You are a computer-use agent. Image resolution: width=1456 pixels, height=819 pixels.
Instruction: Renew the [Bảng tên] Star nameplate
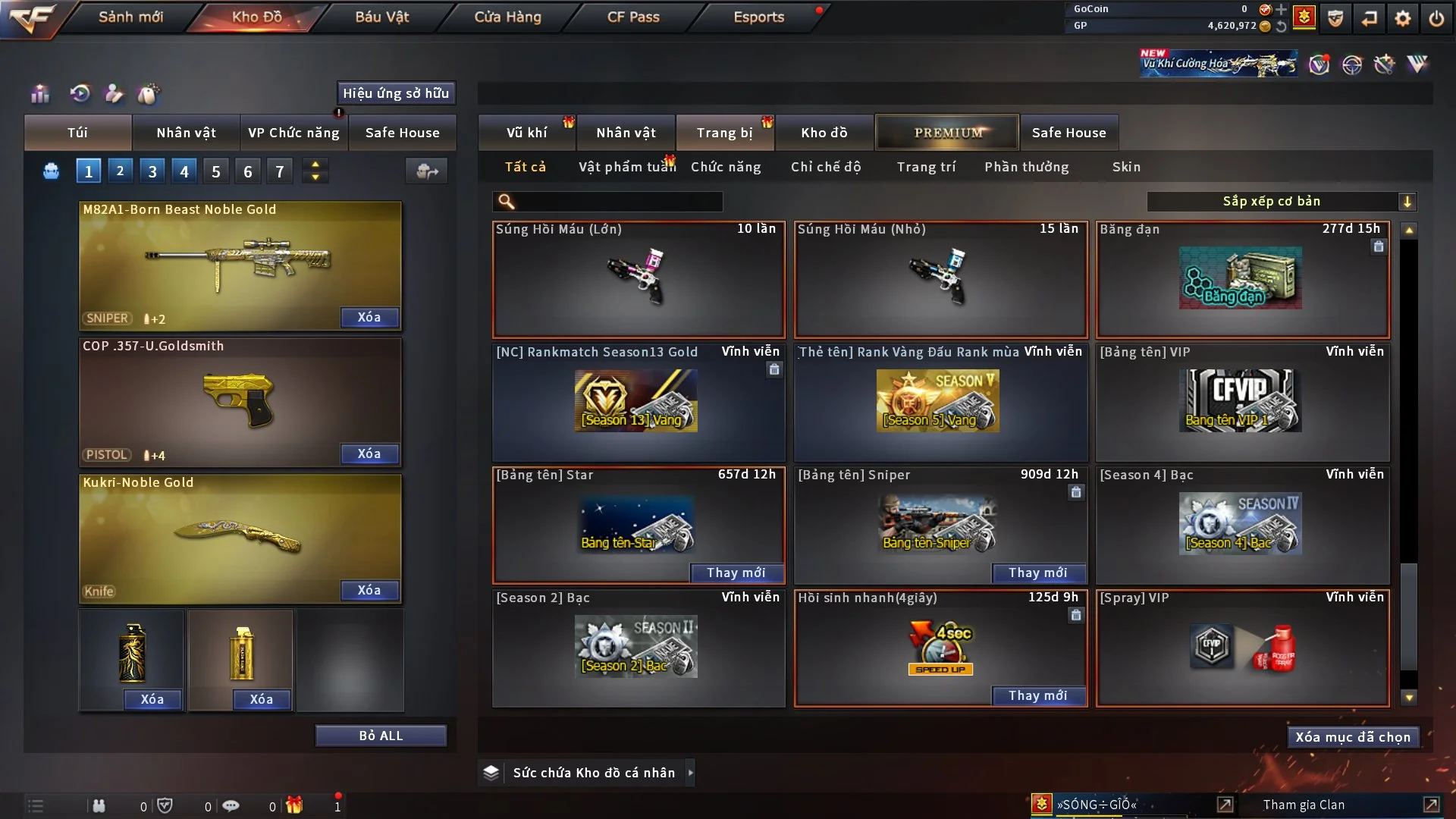736,573
